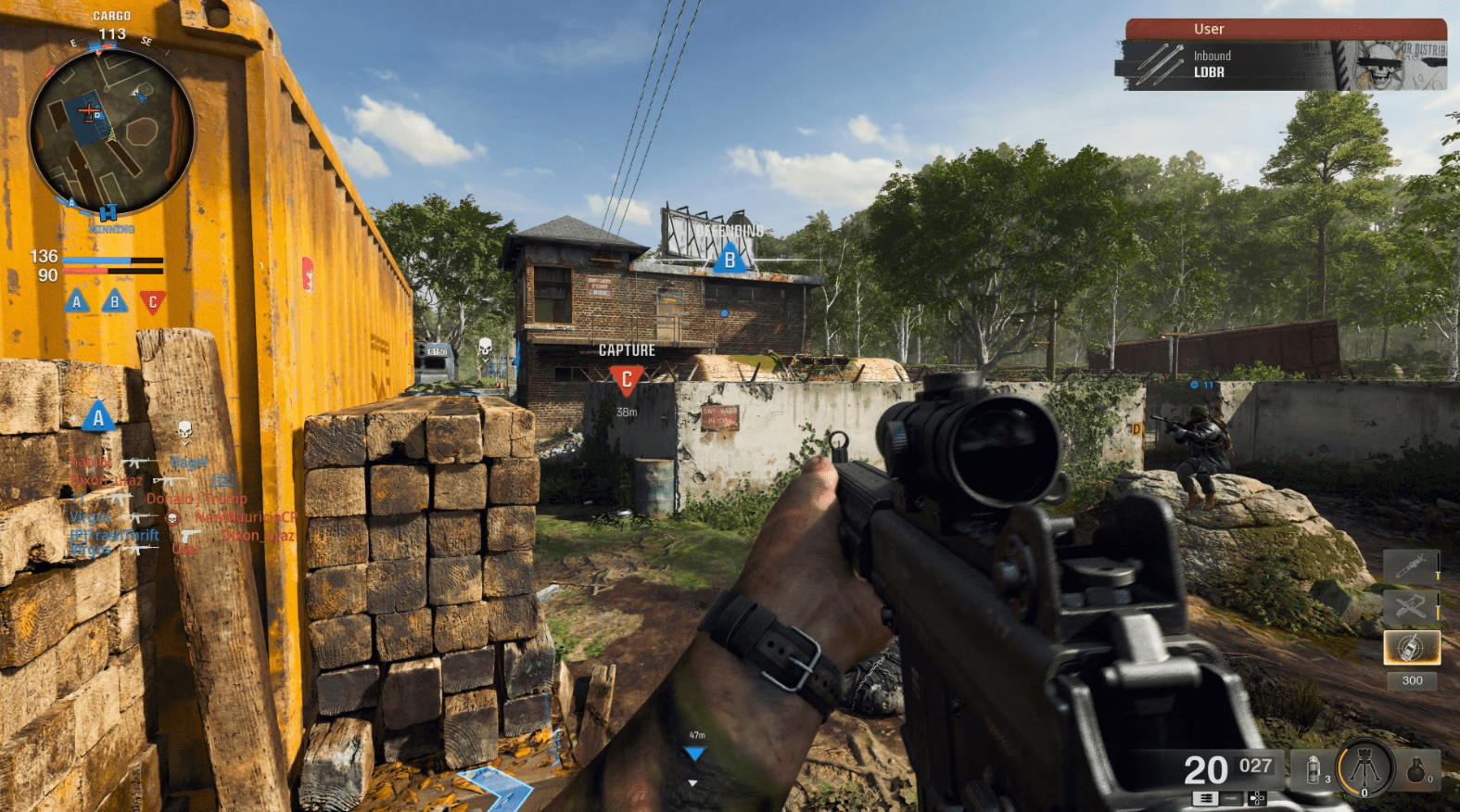
Task: Click the pistol icon beside [P]TrashThrift kill entry
Action: (x=192, y=536)
